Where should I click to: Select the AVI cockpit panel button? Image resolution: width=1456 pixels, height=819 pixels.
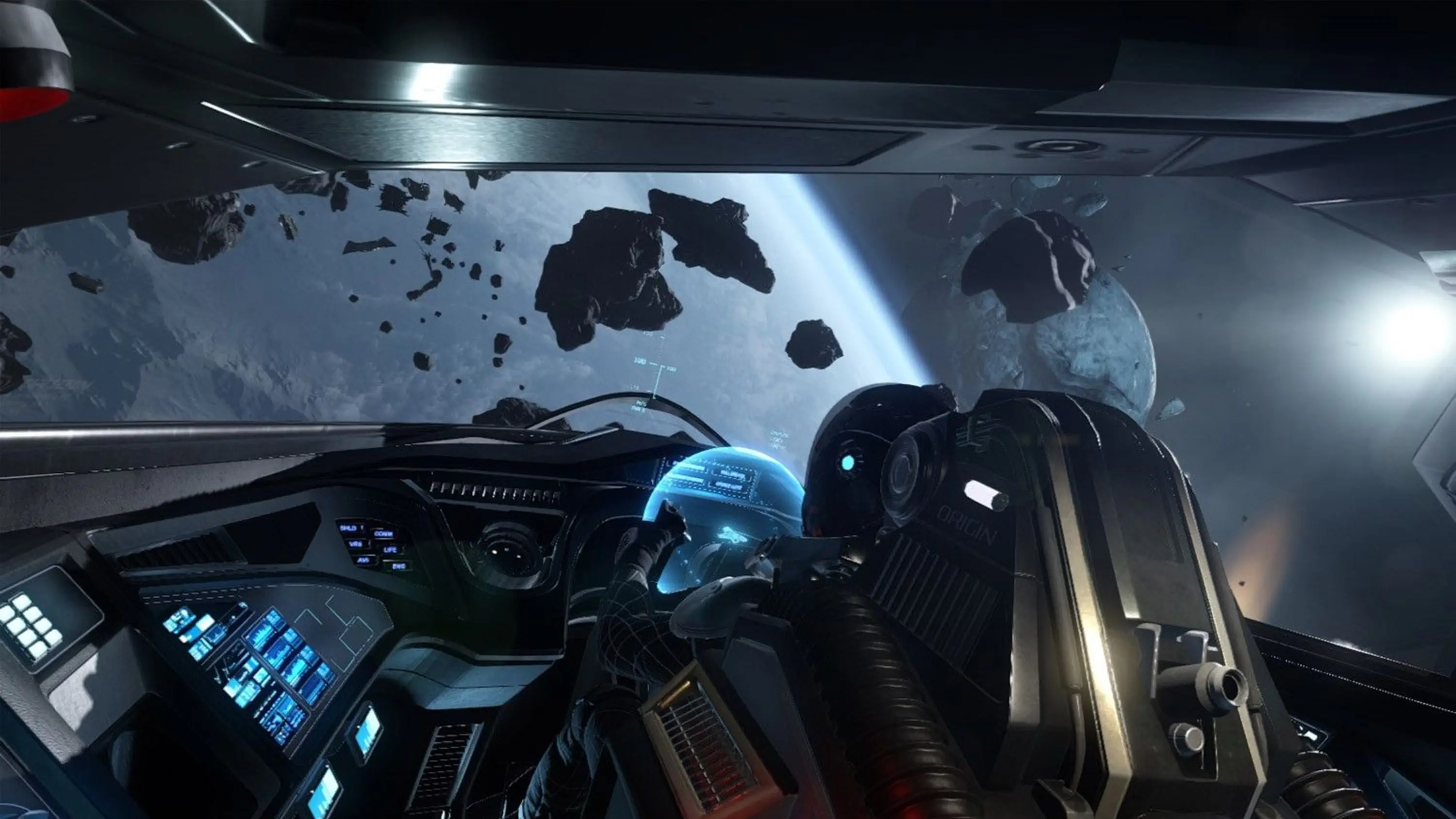pyautogui.click(x=363, y=560)
